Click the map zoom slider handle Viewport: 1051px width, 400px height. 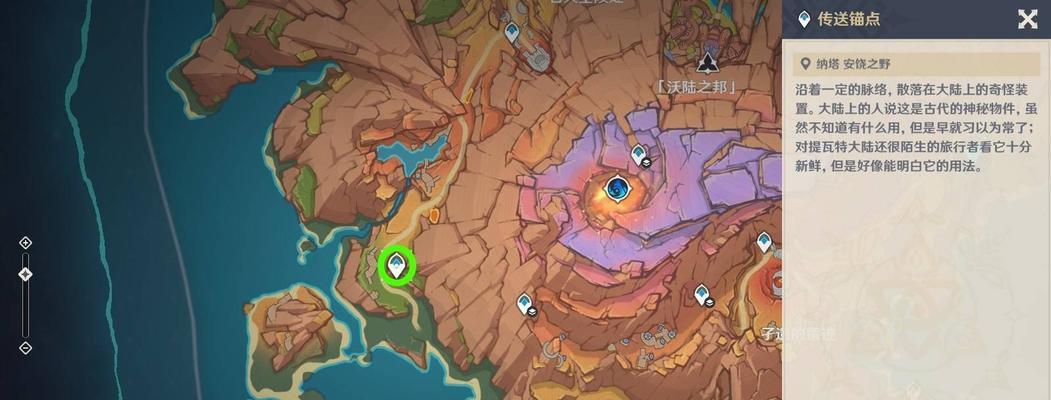pos(26,274)
